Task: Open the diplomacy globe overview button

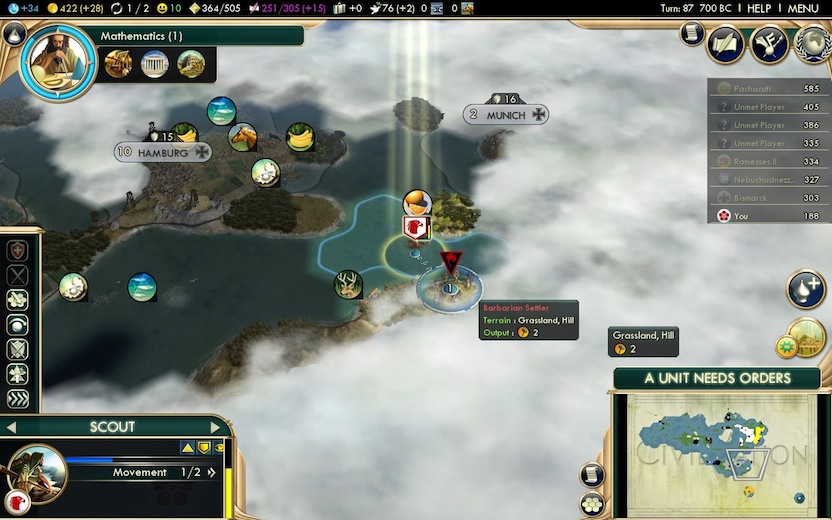Action: point(812,44)
